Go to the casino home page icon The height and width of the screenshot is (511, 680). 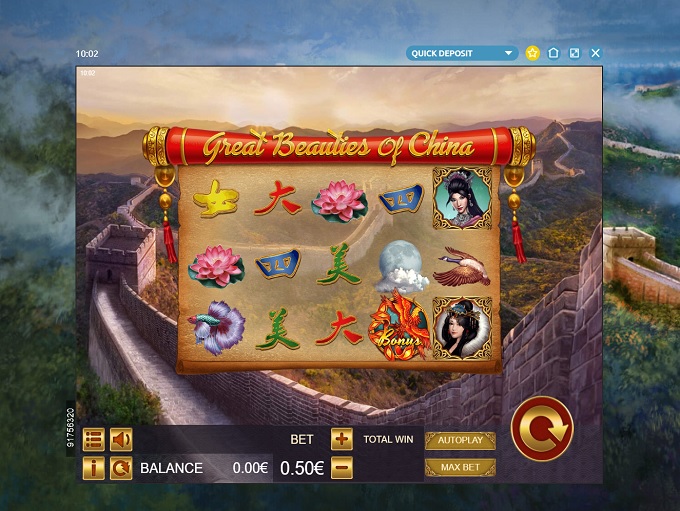pos(553,53)
